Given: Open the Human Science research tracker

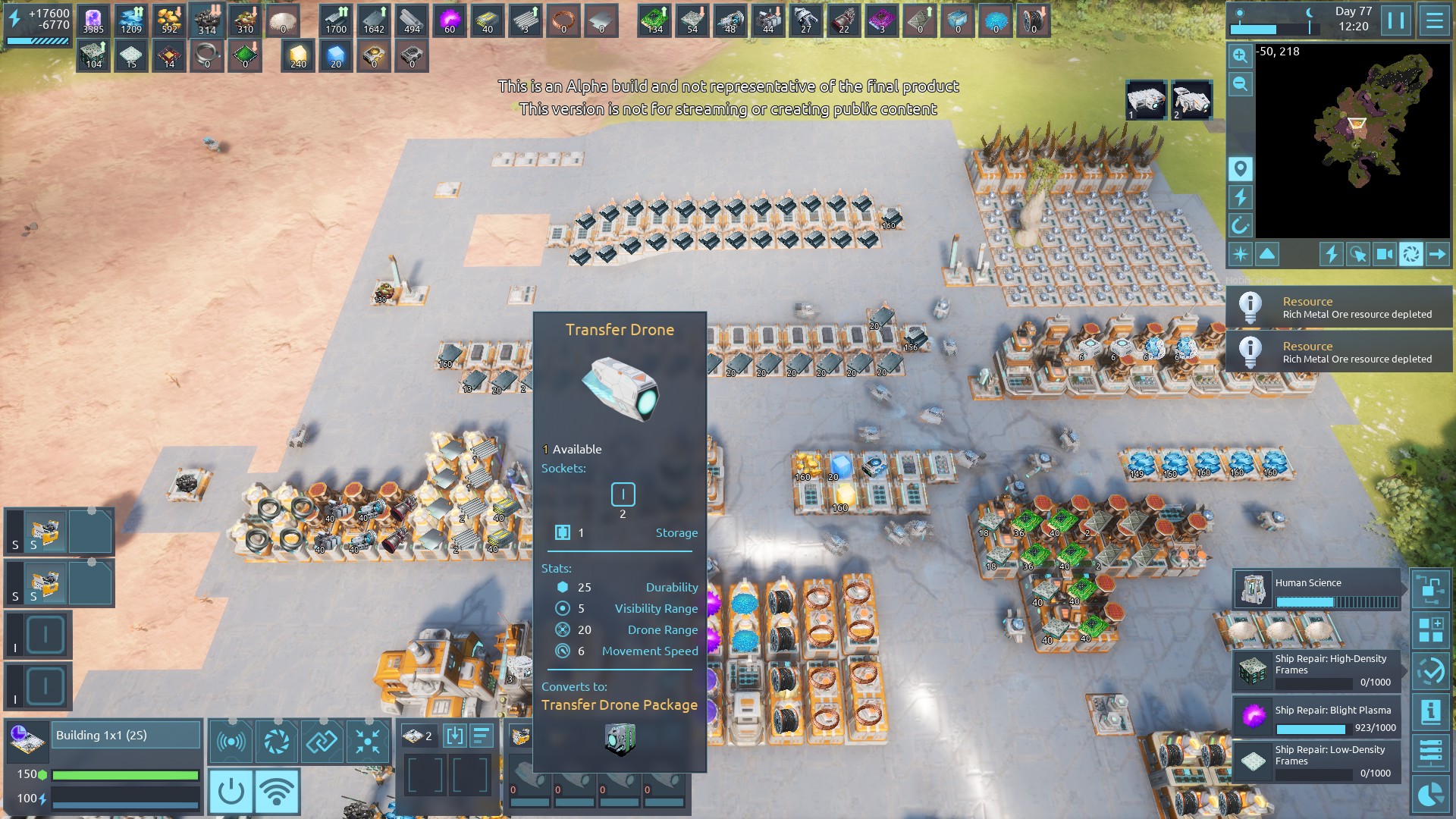Looking at the screenshot, I should 1317,590.
